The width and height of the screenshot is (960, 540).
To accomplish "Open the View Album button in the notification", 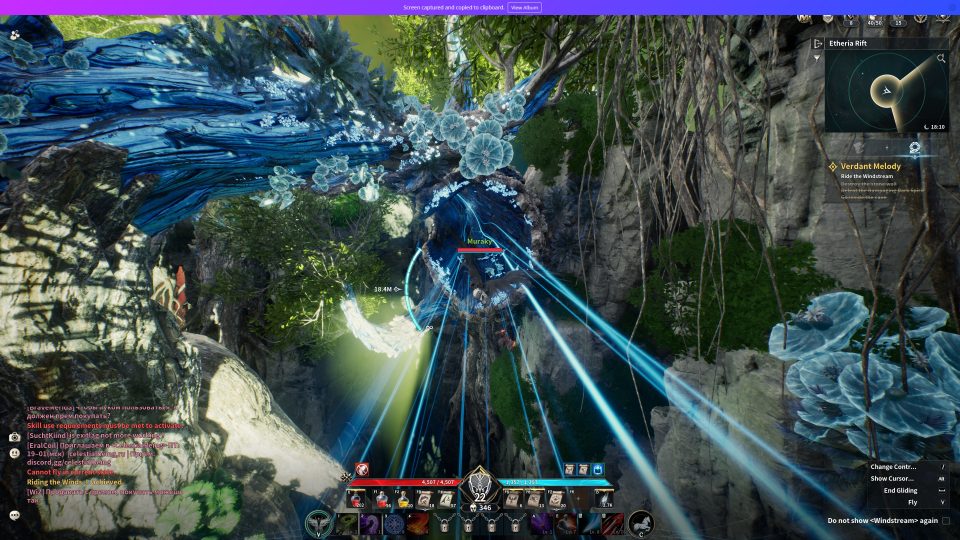I will pyautogui.click(x=525, y=7).
